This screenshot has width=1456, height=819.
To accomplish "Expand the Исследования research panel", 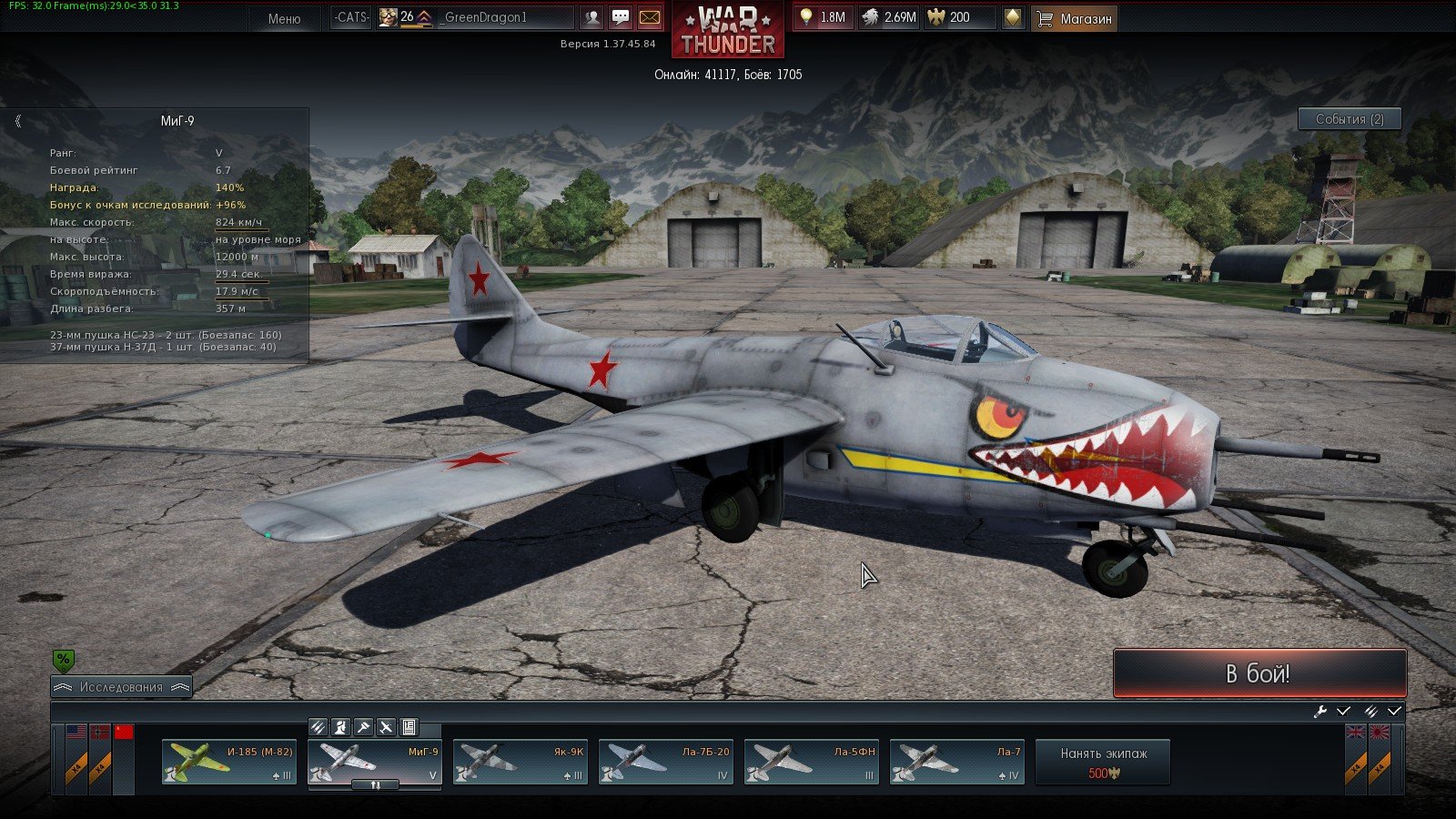I will (121, 687).
